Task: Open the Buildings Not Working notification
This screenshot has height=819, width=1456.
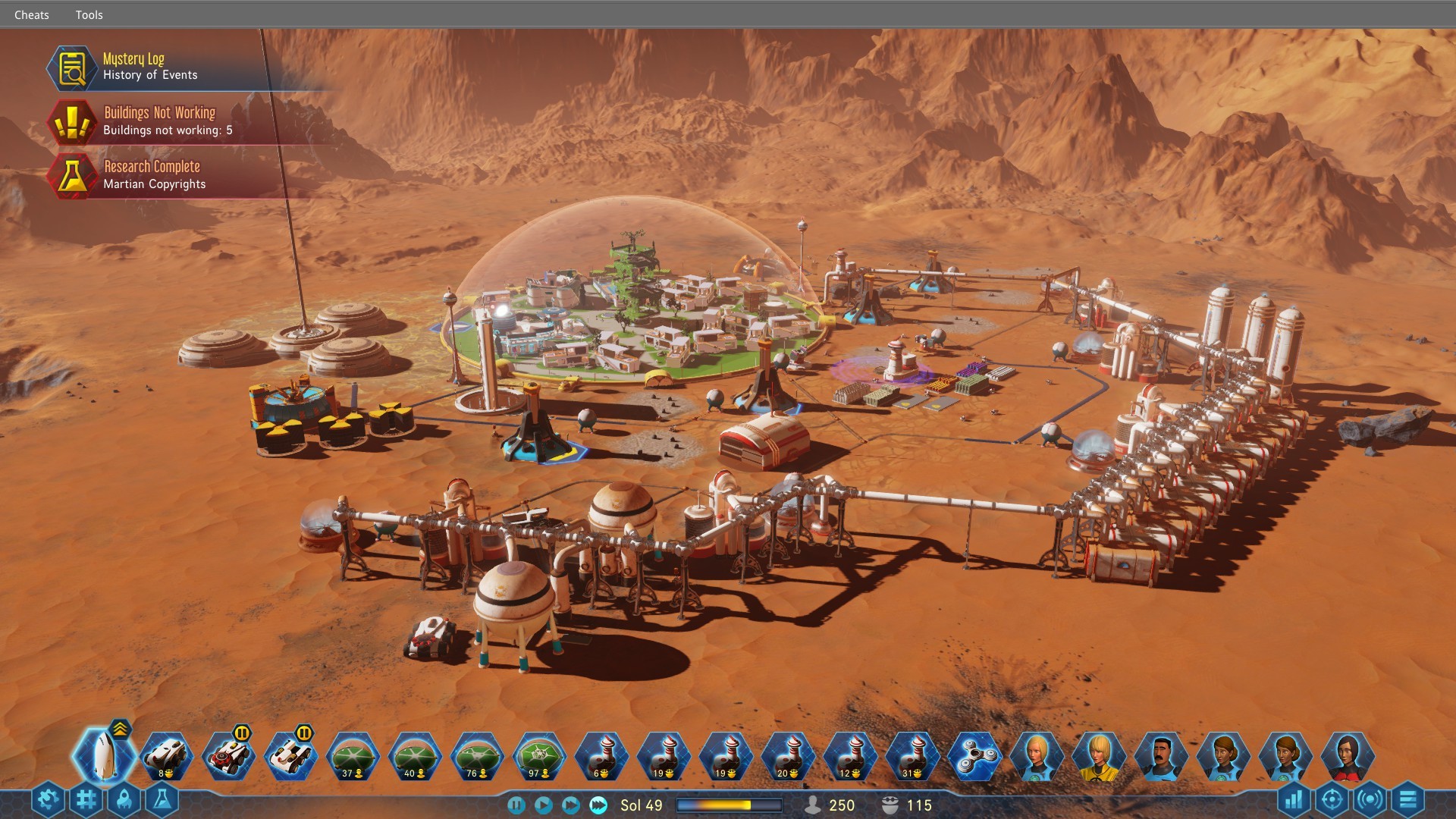Action: click(159, 120)
